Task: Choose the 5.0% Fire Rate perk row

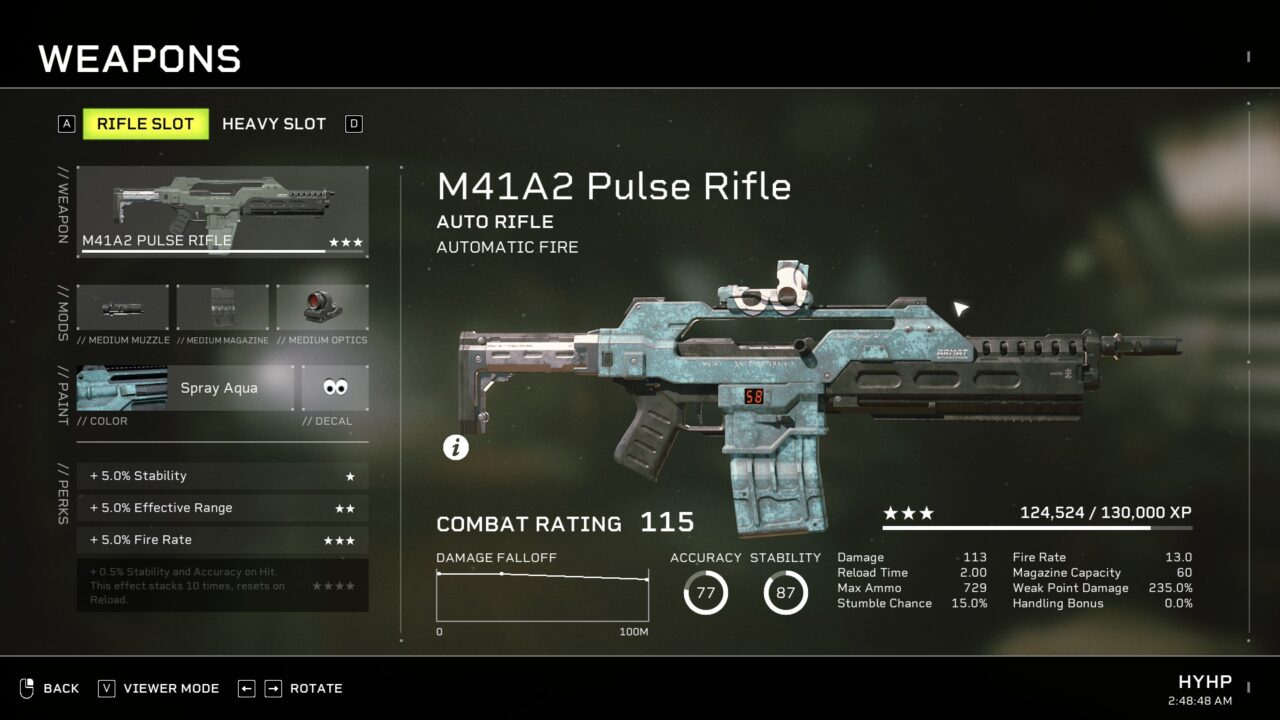Action: pos(222,540)
